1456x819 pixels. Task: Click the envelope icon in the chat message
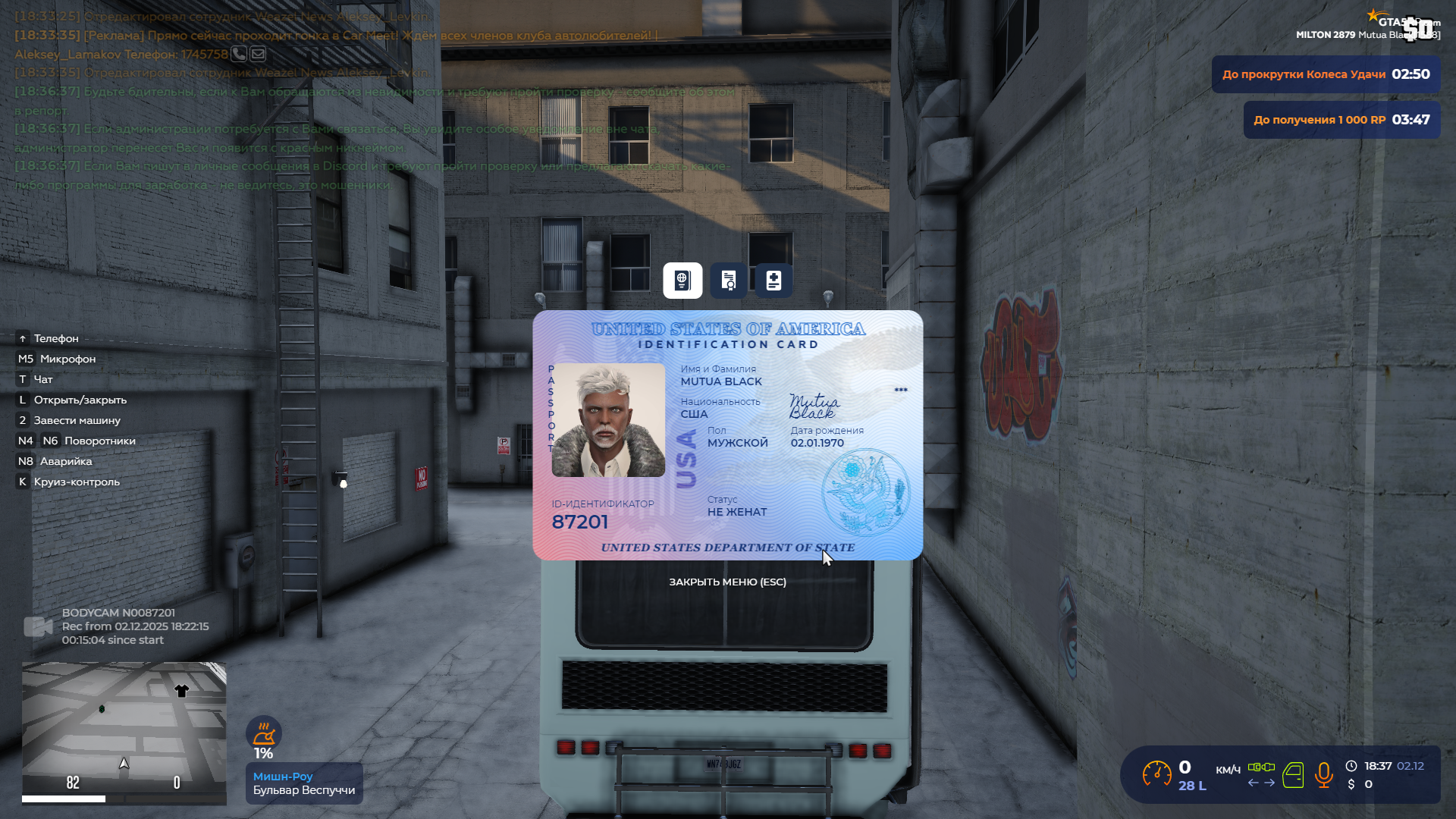(258, 54)
